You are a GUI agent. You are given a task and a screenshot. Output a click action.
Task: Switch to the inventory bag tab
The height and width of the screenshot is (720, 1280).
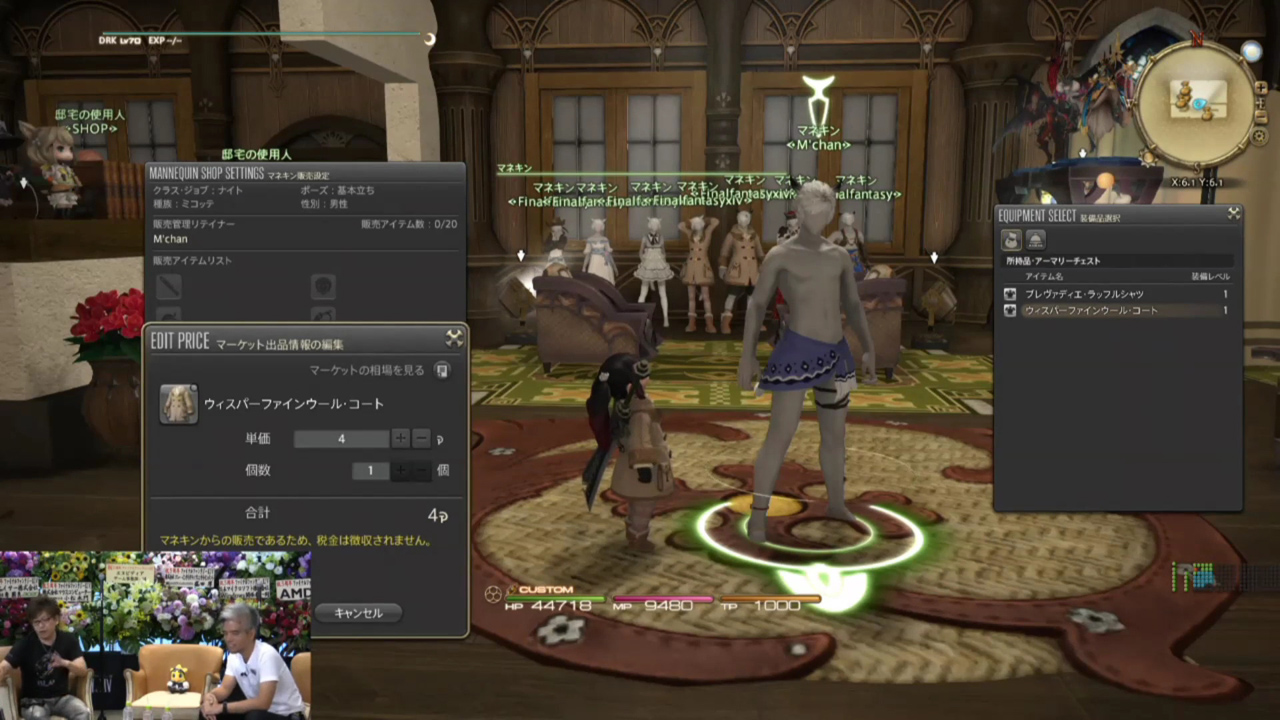click(x=1012, y=239)
